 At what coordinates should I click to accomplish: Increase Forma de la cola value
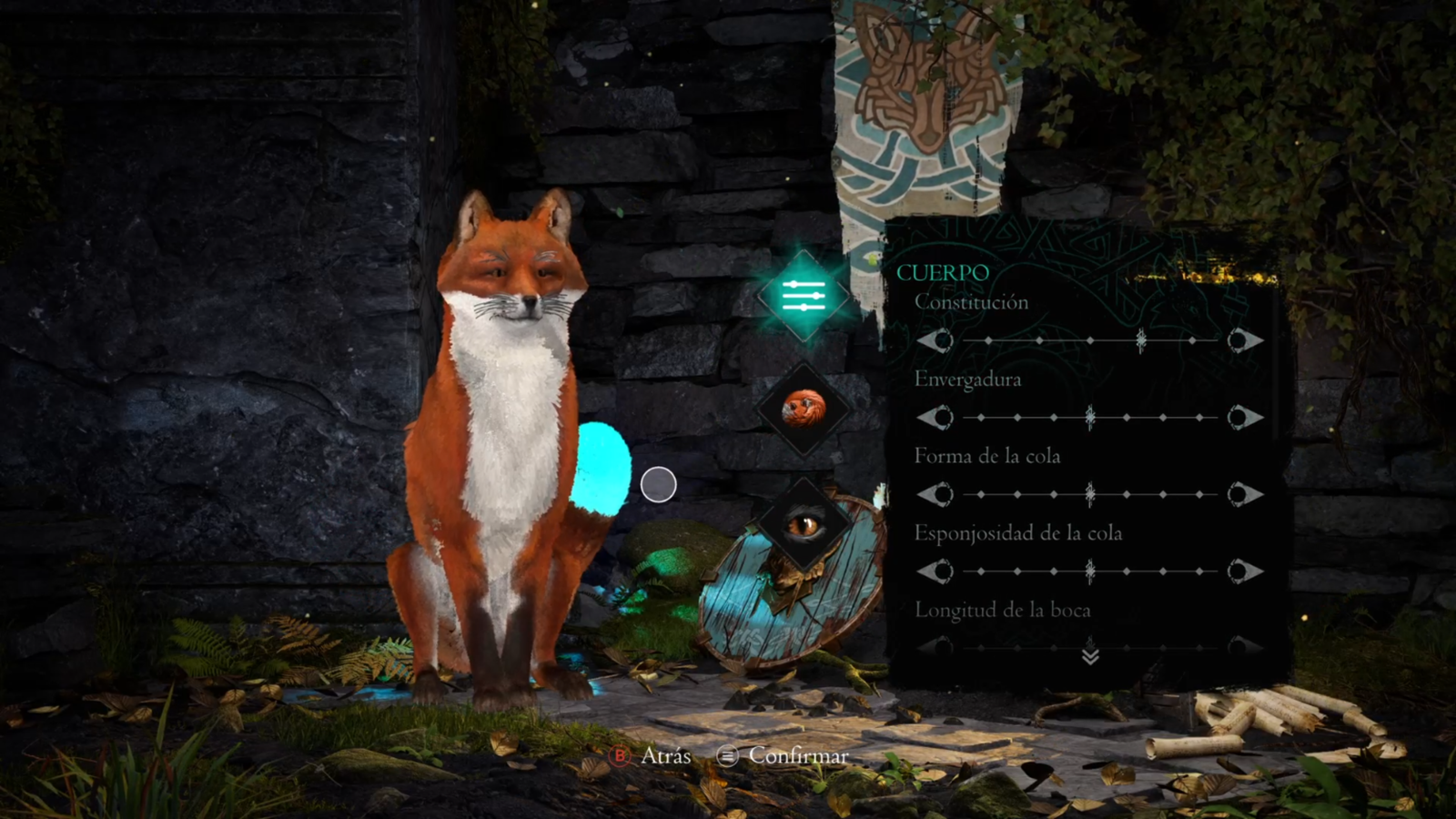pyautogui.click(x=1243, y=494)
